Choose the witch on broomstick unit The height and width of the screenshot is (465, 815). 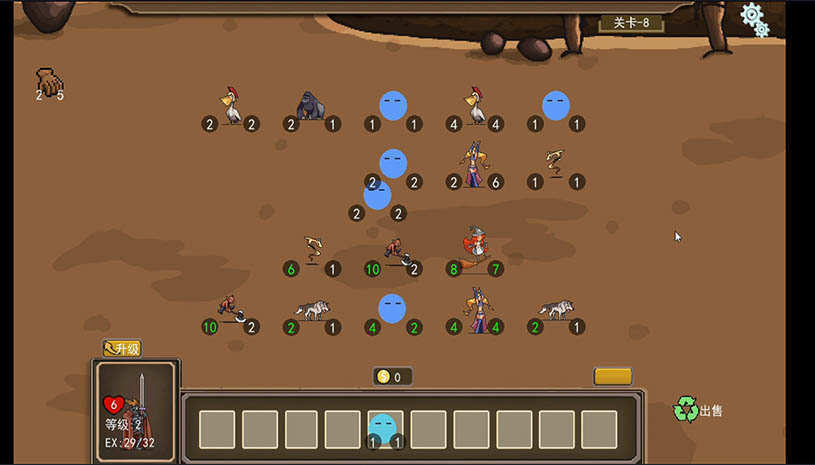477,247
